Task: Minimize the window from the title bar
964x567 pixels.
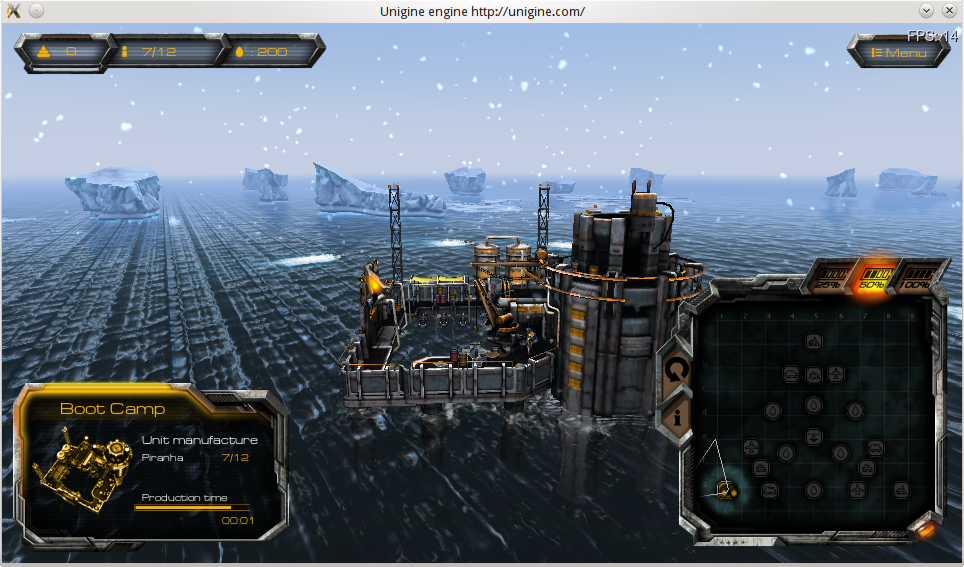Action: tap(926, 11)
